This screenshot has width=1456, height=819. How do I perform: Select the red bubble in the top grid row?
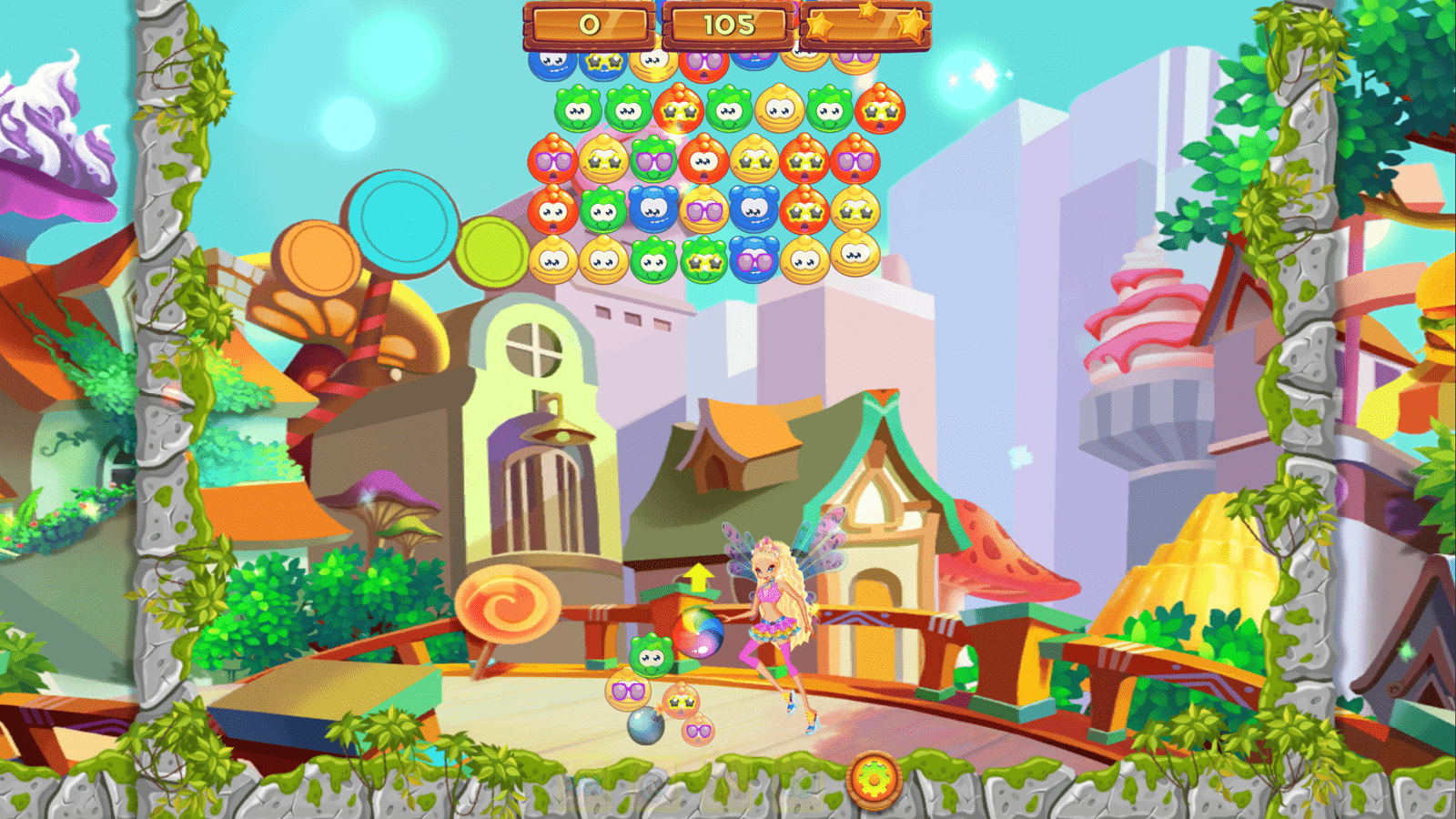click(703, 65)
